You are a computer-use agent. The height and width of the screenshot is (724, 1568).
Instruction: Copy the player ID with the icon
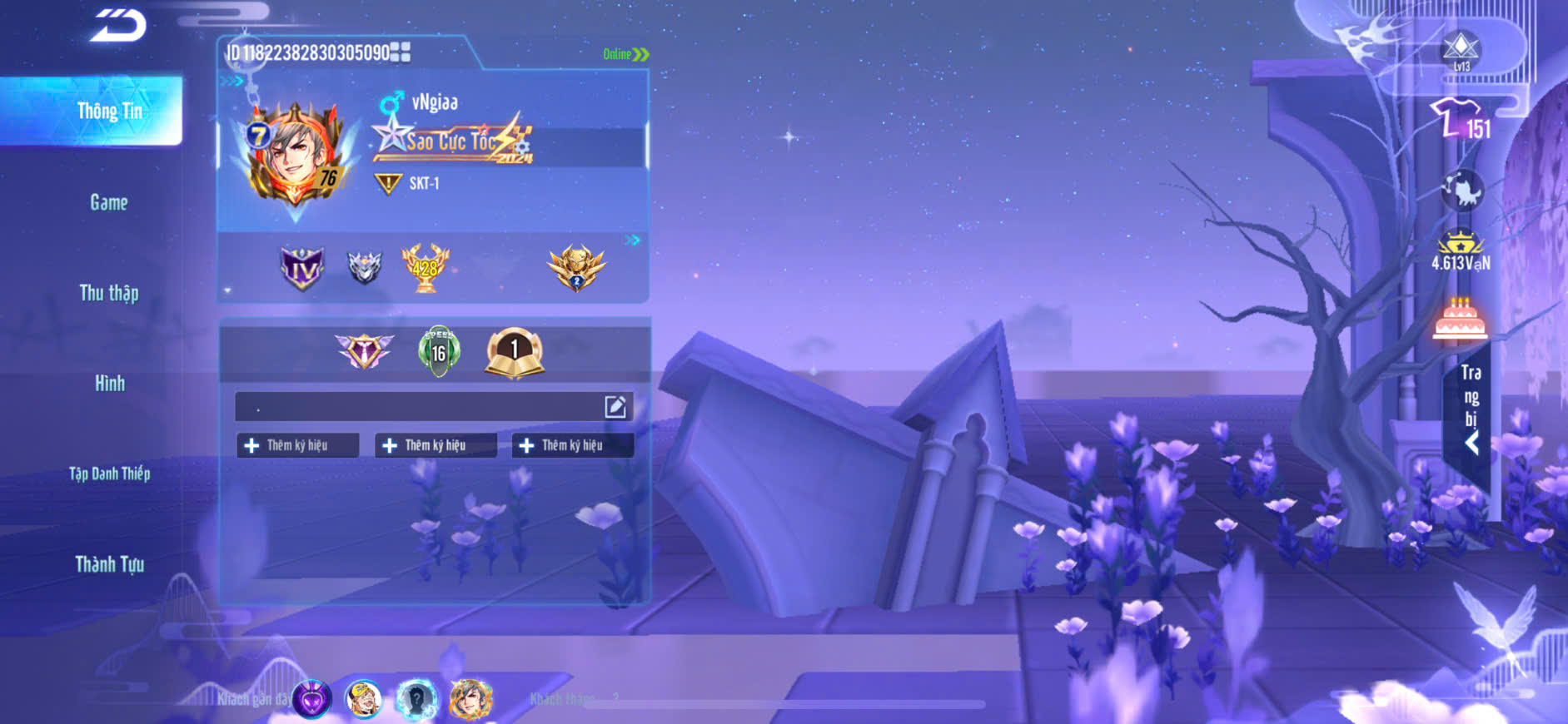(x=401, y=52)
